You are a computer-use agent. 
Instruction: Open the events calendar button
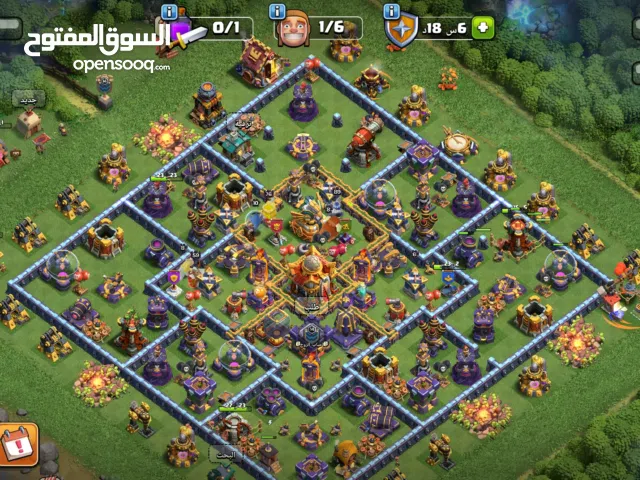click(17, 441)
